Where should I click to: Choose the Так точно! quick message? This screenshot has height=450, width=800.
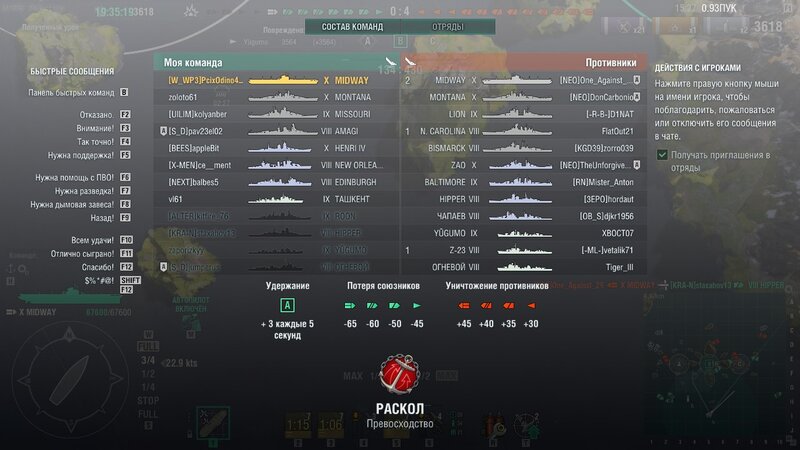(94, 141)
